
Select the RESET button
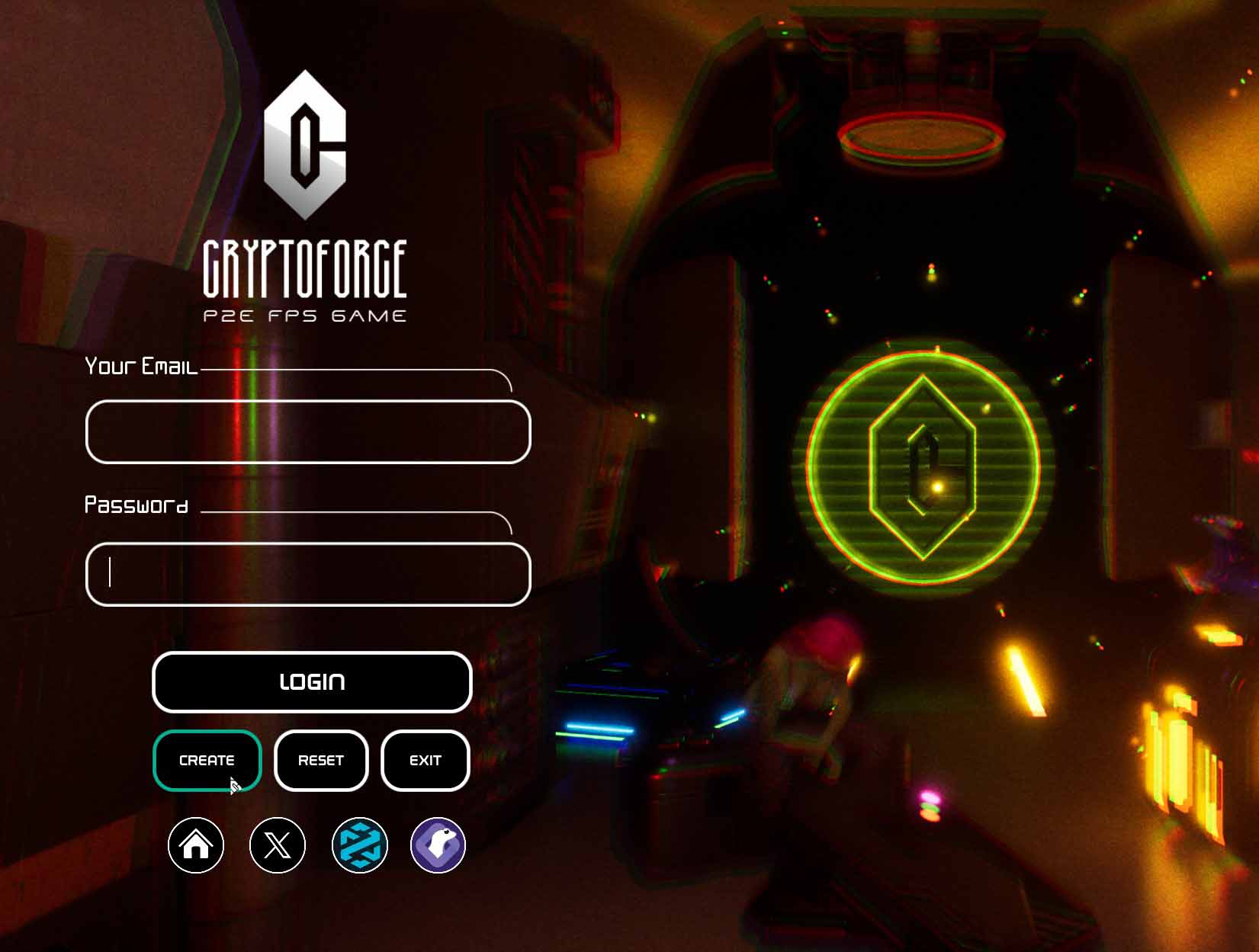(x=321, y=761)
